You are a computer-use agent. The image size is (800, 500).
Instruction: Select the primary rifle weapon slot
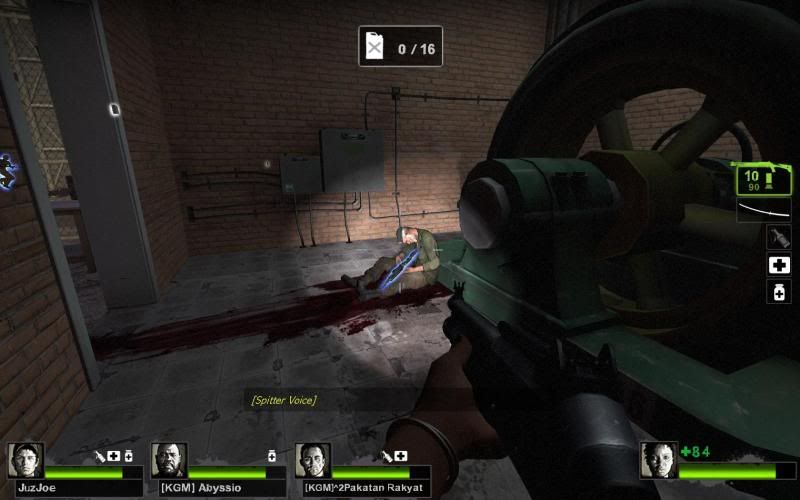pos(763,180)
